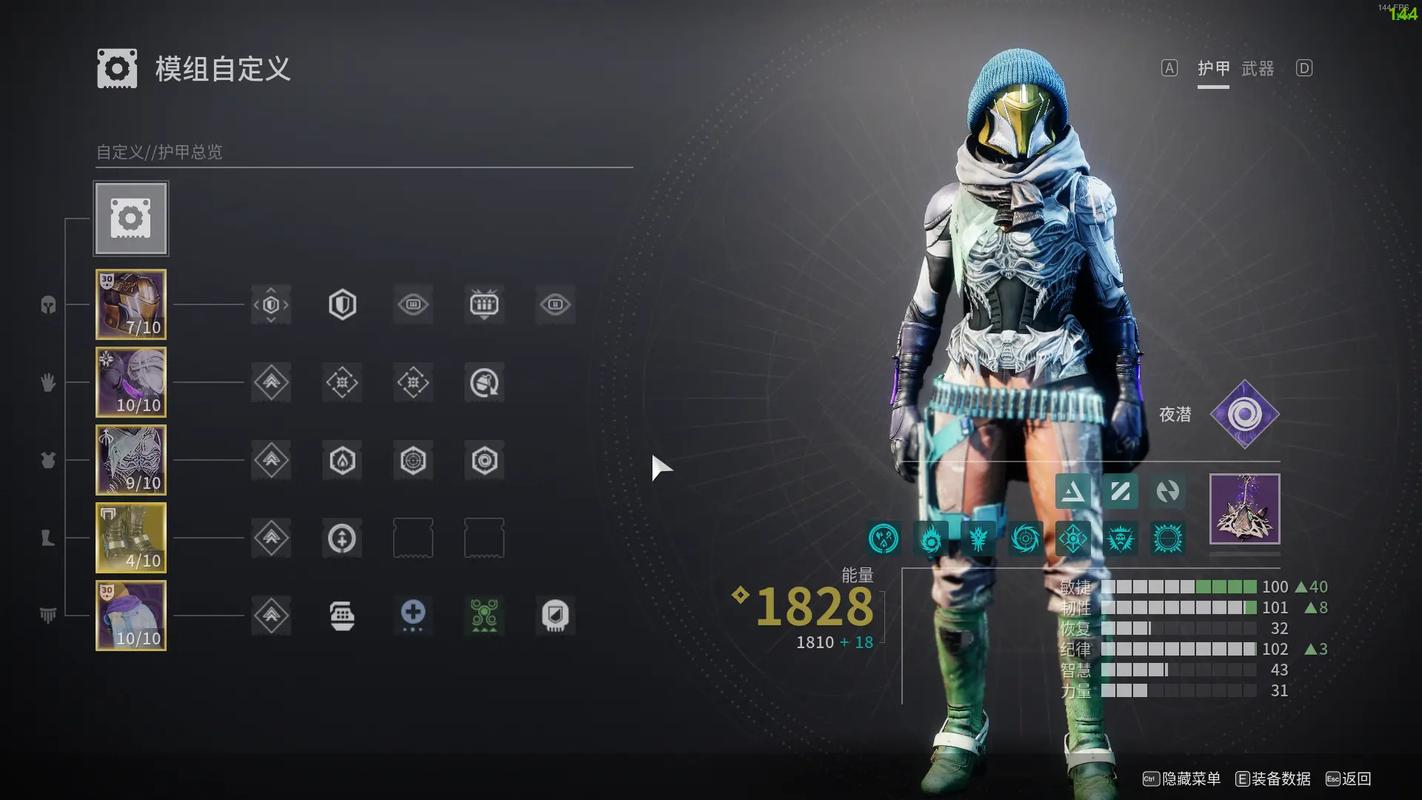Viewport: 1422px width, 800px height.
Task: Choose the green circles mod icon
Action: [x=484, y=615]
